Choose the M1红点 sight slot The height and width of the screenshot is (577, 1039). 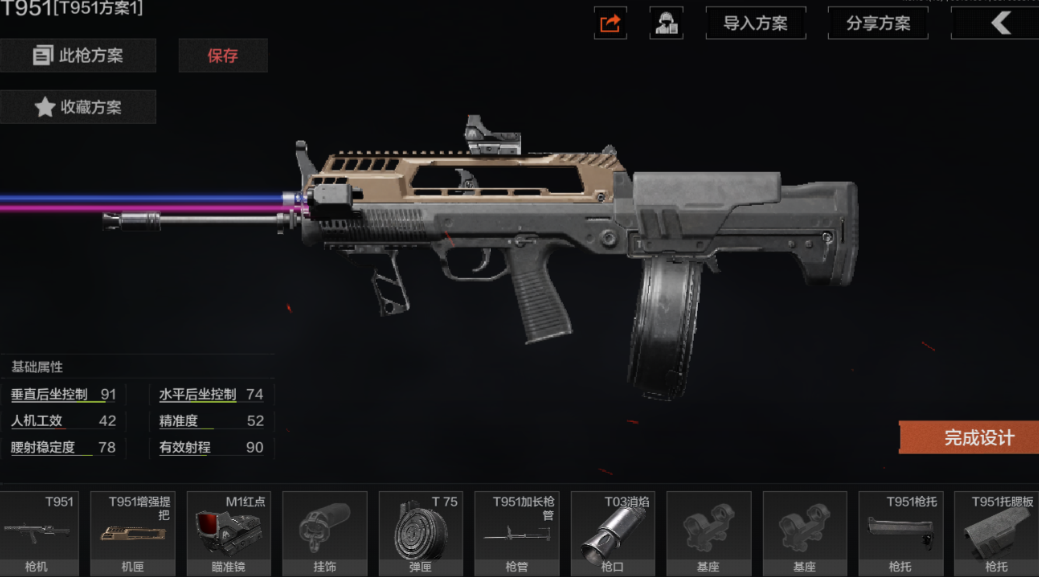[229, 532]
